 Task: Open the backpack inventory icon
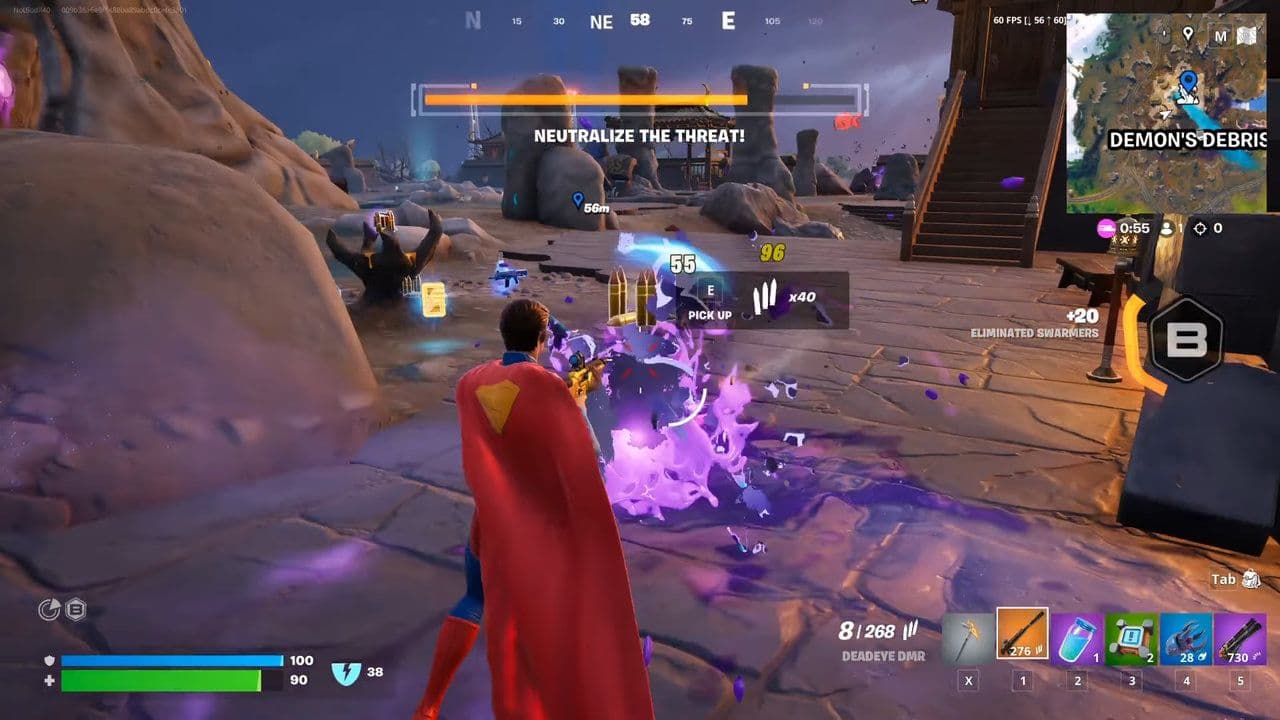[x=1250, y=579]
